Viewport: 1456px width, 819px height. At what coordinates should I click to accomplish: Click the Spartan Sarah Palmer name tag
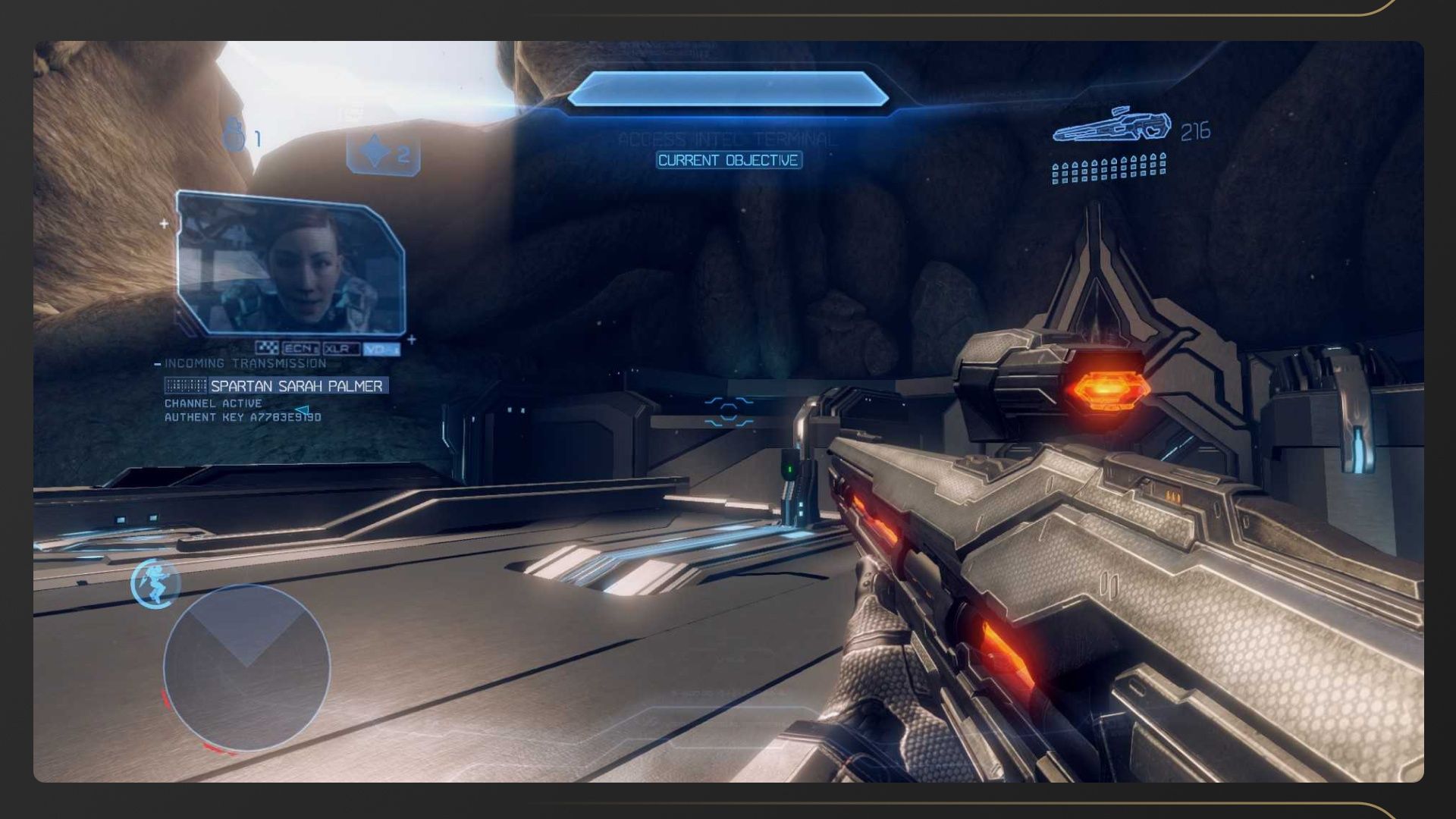(x=296, y=386)
